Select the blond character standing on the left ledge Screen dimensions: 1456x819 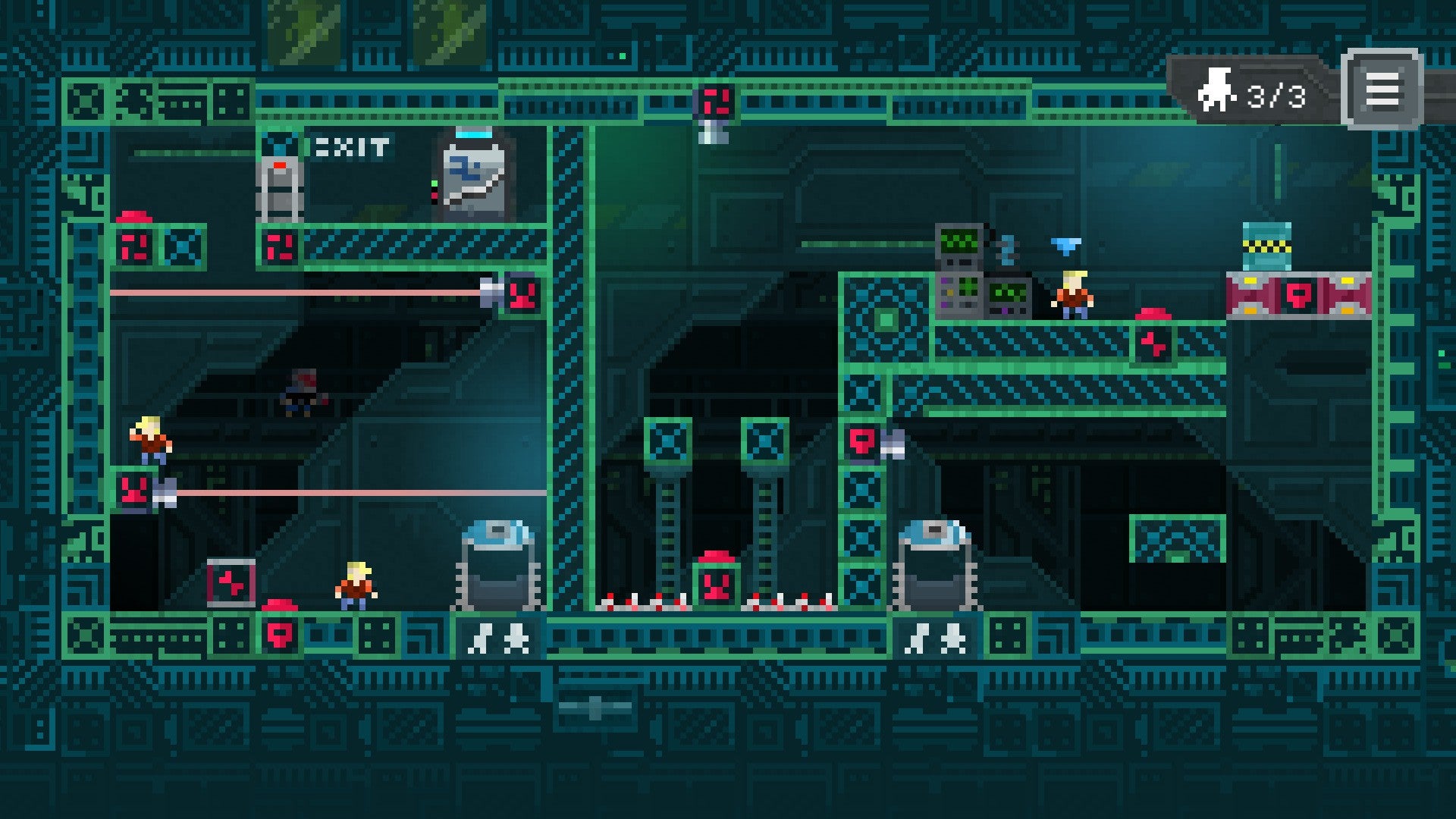click(x=150, y=441)
